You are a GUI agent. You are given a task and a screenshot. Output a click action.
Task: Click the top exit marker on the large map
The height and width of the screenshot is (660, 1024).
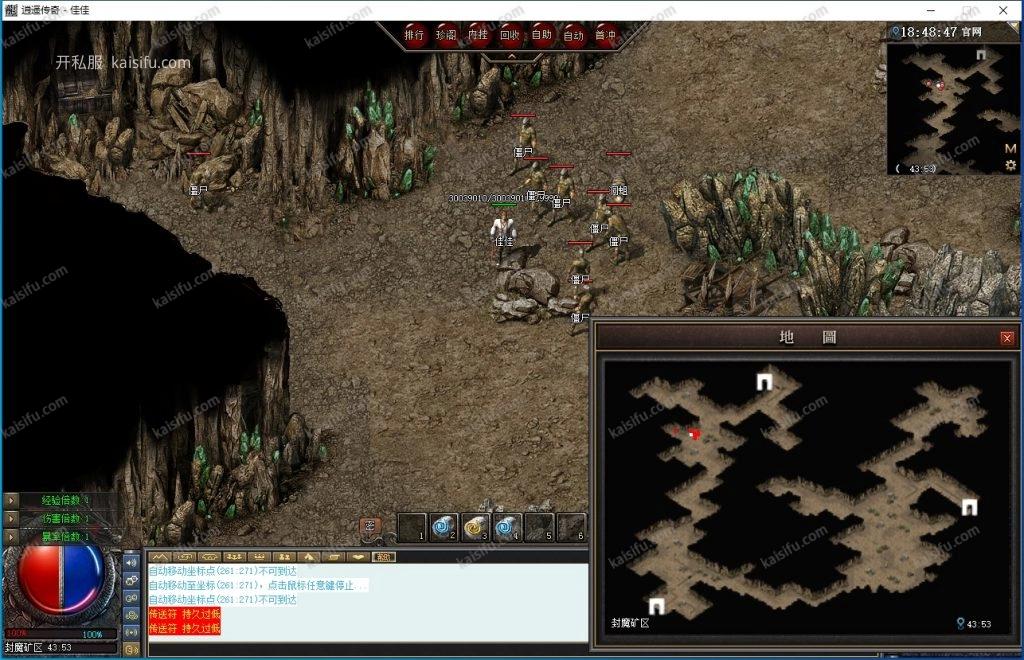click(x=765, y=381)
